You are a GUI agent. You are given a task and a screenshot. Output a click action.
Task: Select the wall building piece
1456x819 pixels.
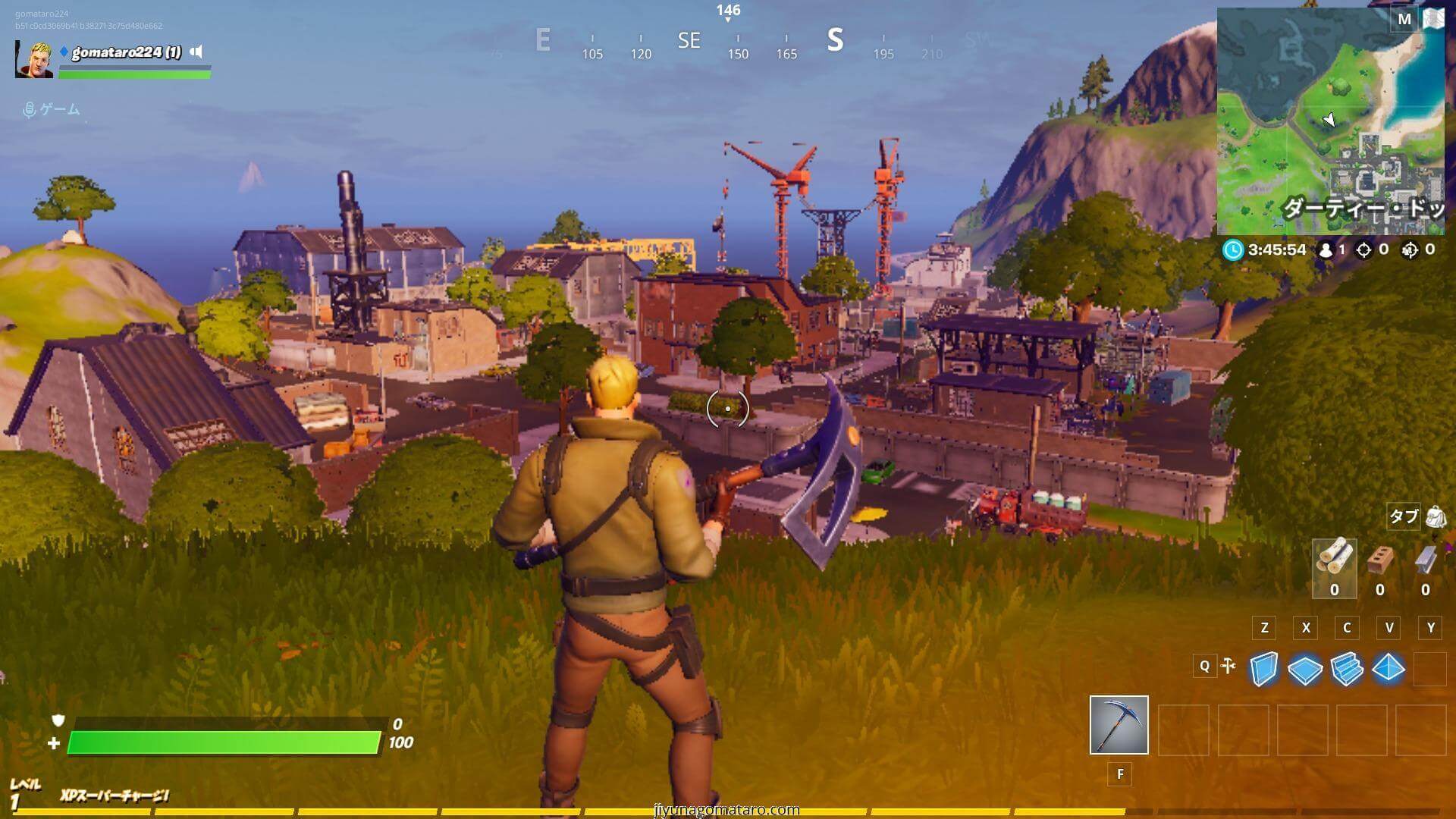pyautogui.click(x=1263, y=669)
